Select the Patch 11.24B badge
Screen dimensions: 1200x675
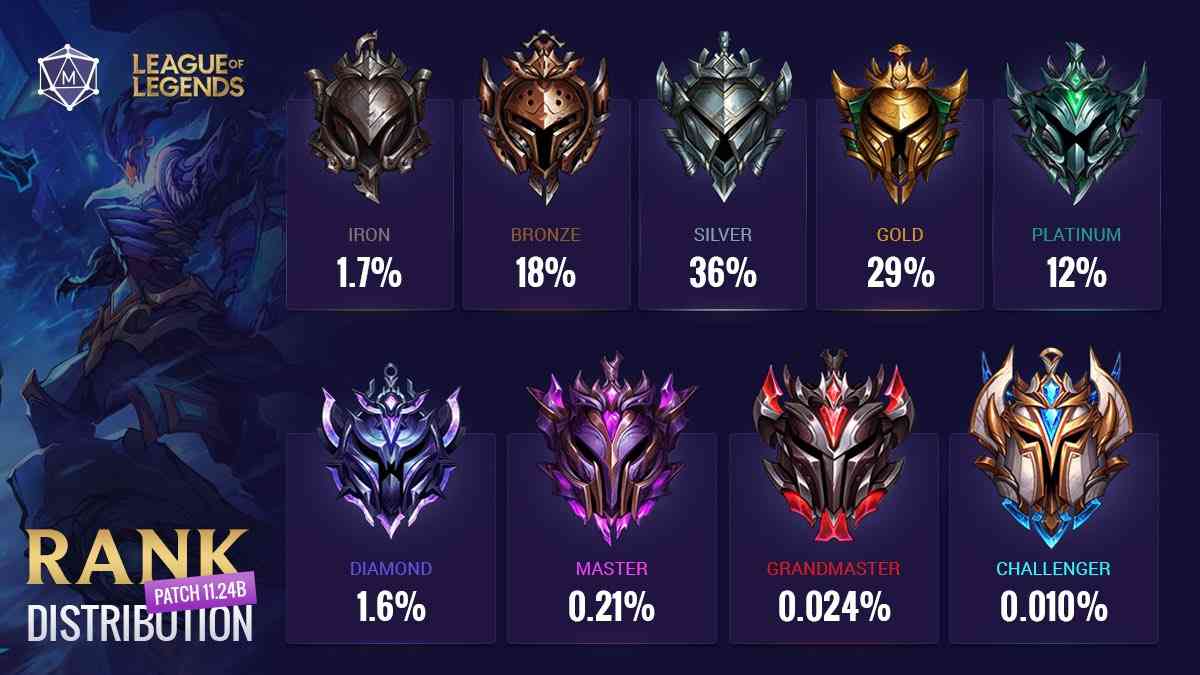pos(204,589)
